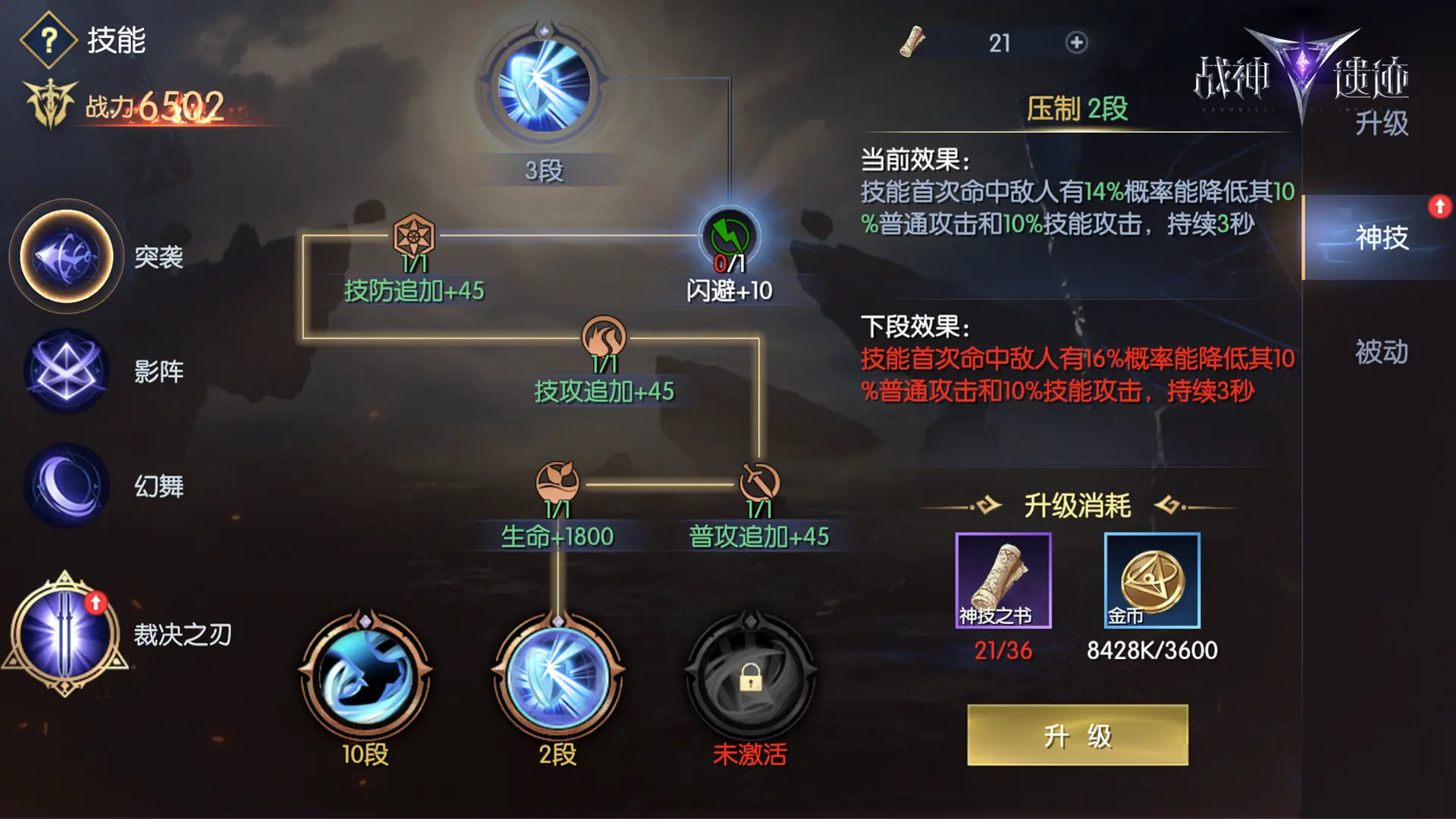Open the 裁决之刃 skill with red badge

tap(67, 637)
